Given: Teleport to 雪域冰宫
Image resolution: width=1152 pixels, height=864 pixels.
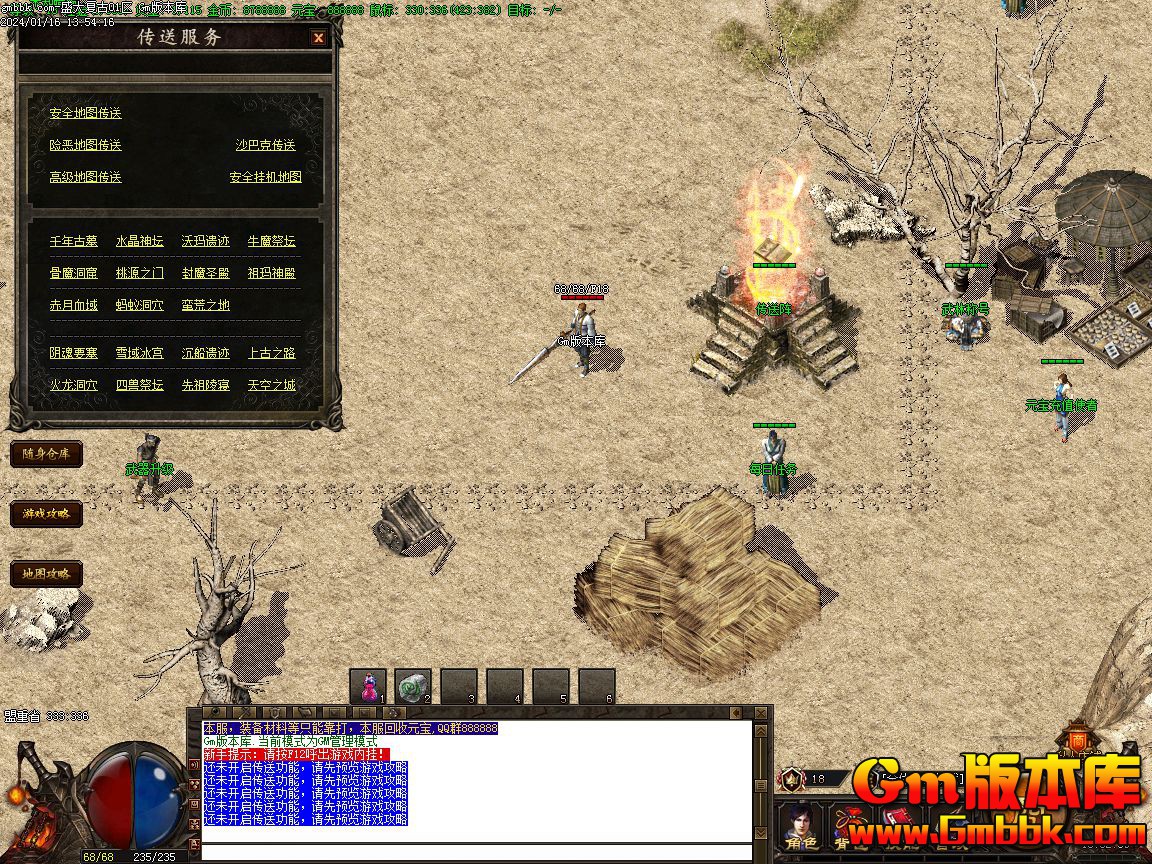Looking at the screenshot, I should [x=139, y=353].
